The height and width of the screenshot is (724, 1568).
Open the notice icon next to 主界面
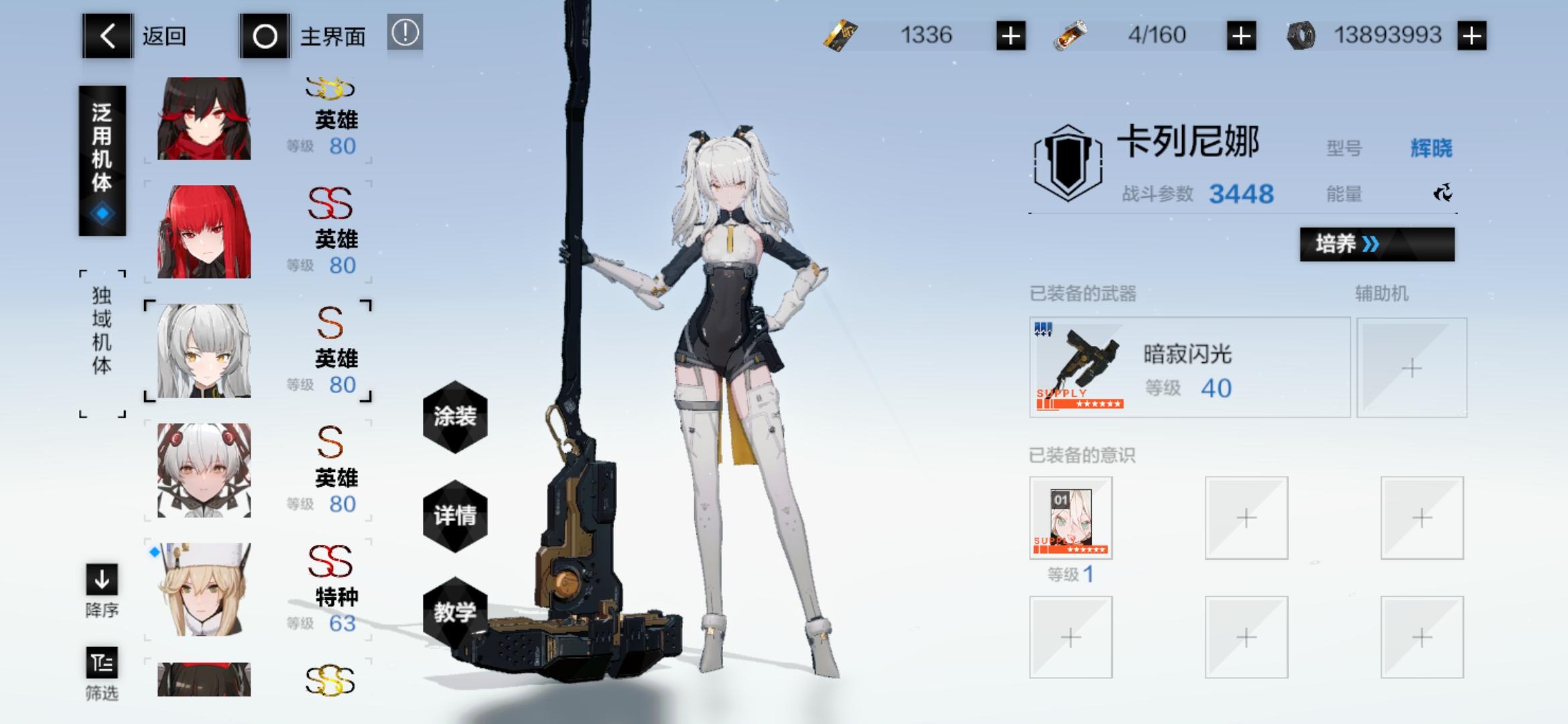click(x=405, y=34)
